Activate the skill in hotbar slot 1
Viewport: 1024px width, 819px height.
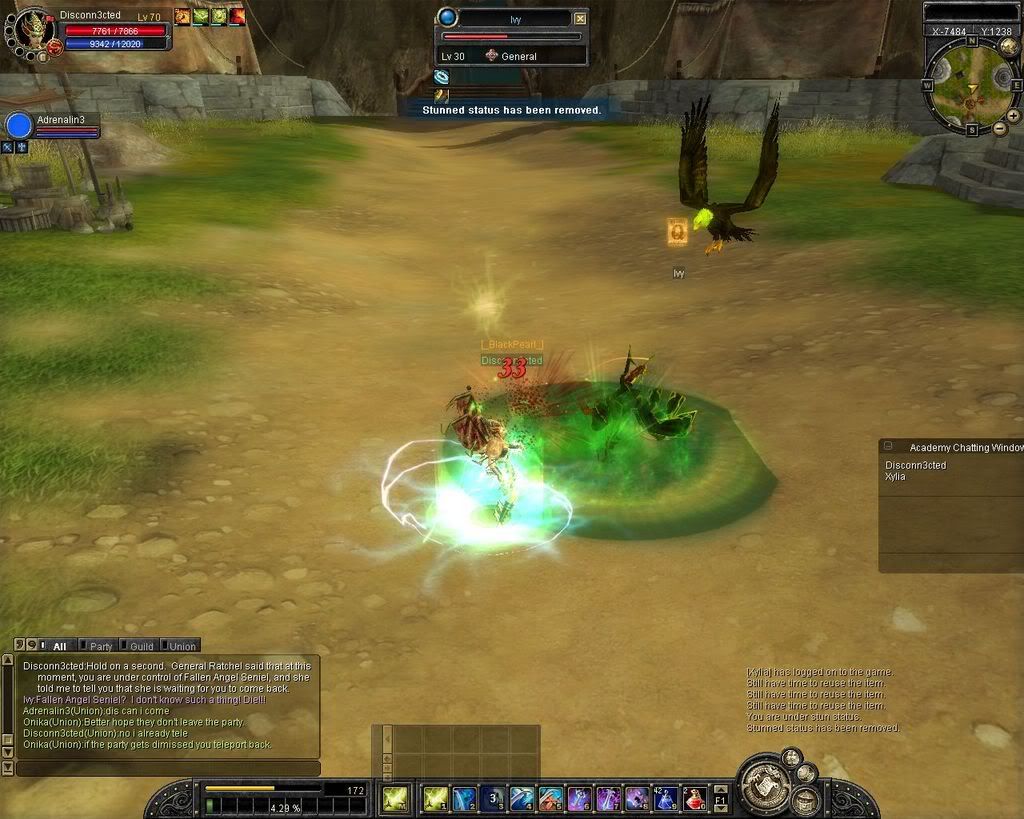point(435,798)
